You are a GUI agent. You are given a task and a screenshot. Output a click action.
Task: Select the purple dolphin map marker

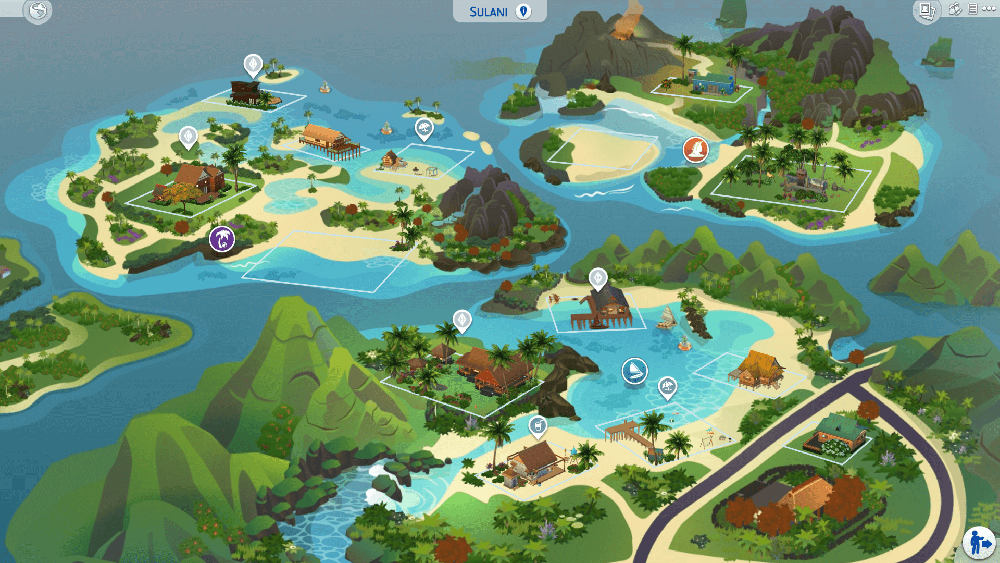pyautogui.click(x=221, y=238)
